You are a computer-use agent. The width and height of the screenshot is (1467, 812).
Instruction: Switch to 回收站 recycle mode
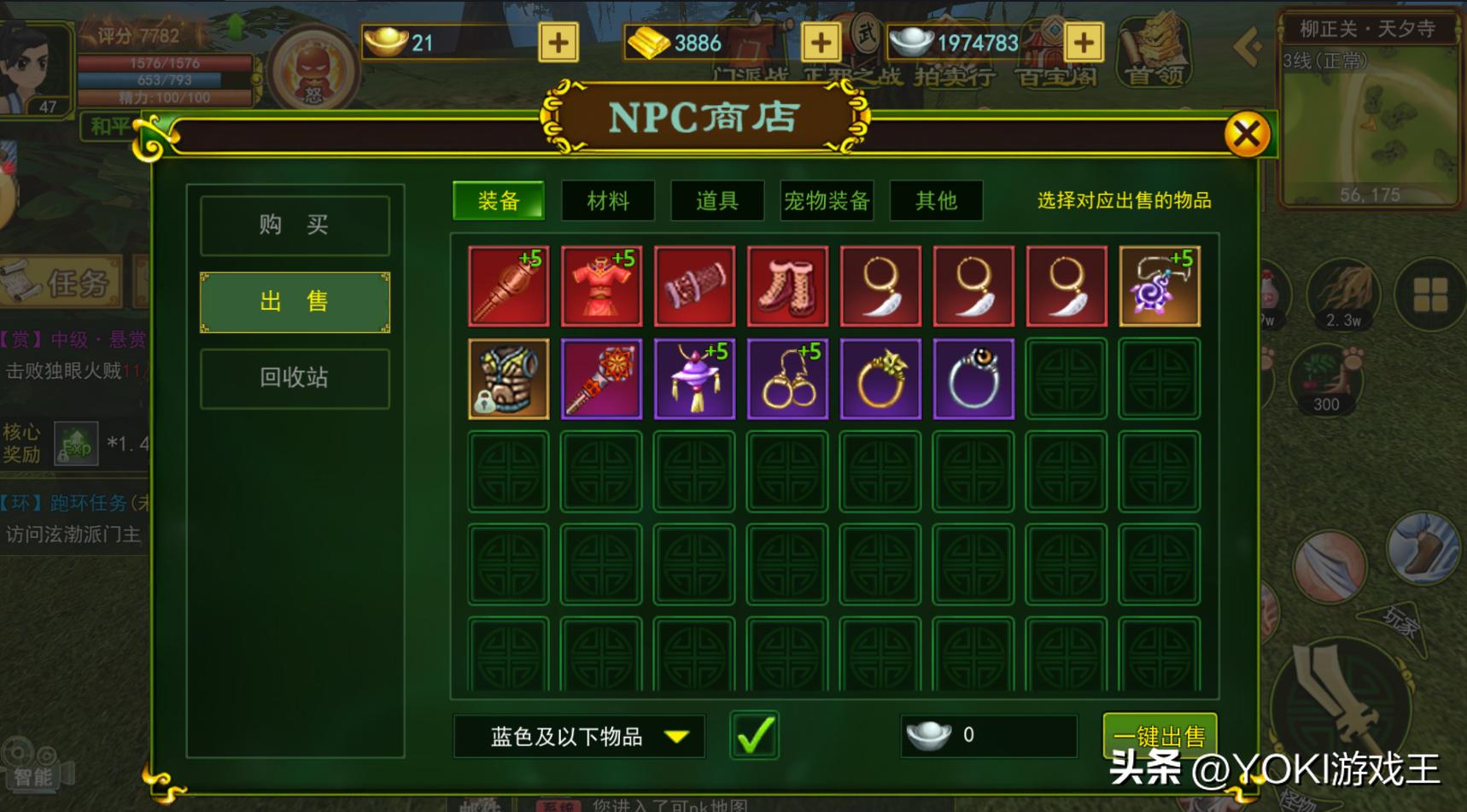pos(295,377)
